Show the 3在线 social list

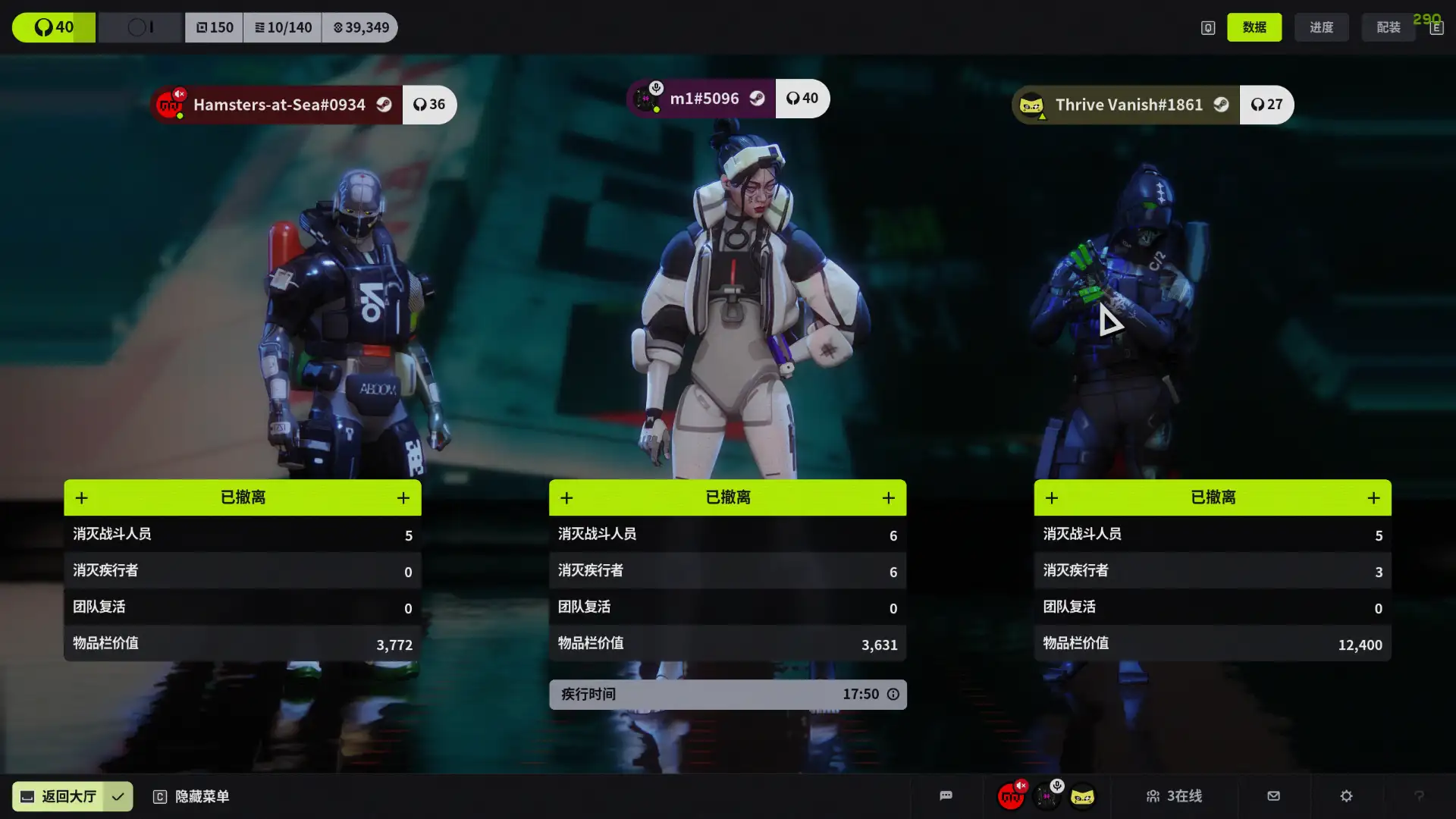tap(1174, 796)
